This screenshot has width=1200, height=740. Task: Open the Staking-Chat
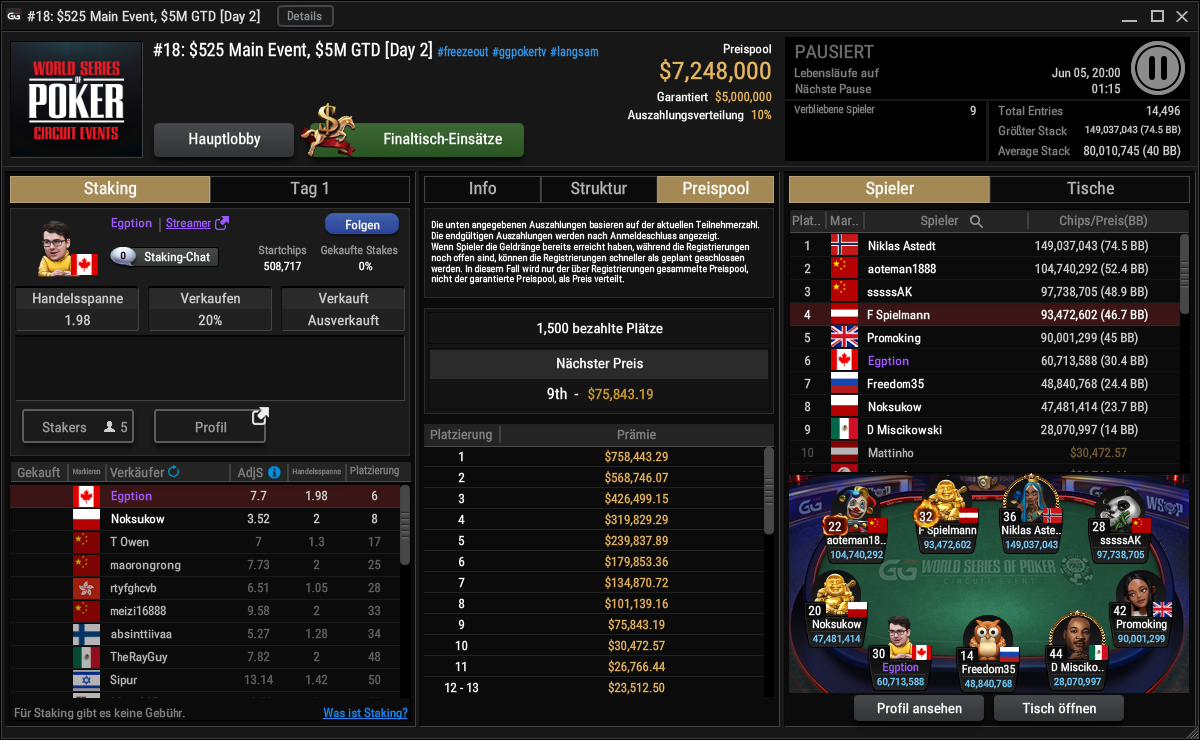[165, 257]
